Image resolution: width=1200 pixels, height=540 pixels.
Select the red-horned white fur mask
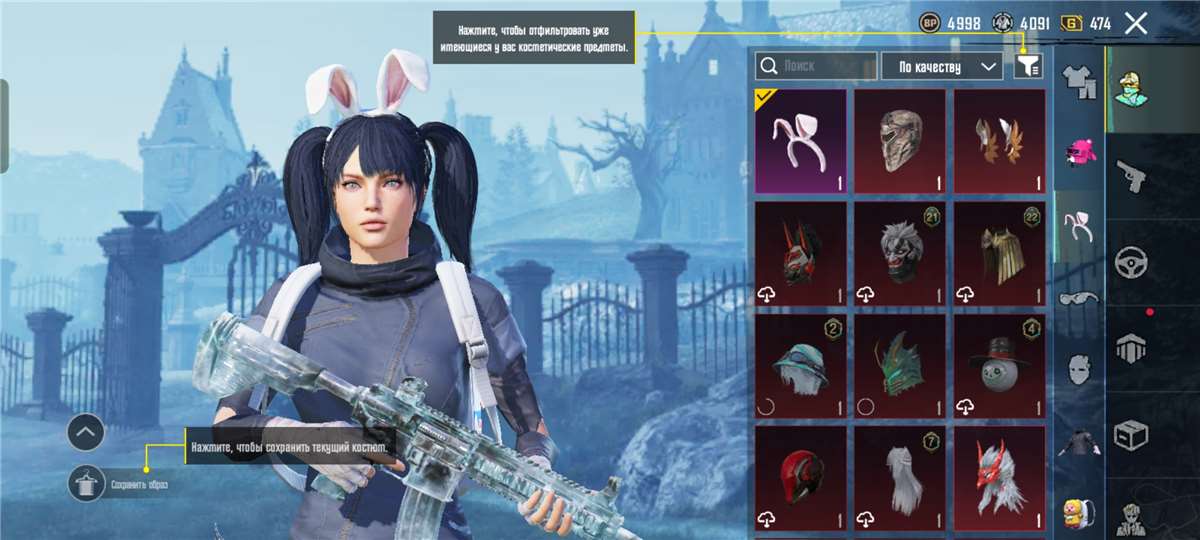(x=999, y=478)
